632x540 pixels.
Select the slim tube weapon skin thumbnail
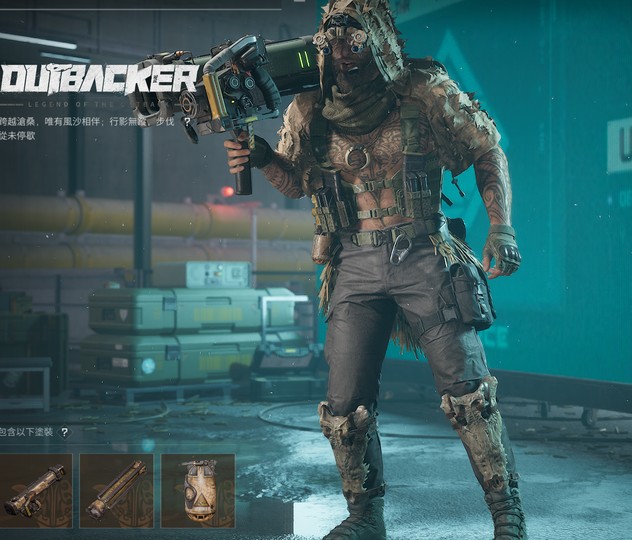click(116, 490)
